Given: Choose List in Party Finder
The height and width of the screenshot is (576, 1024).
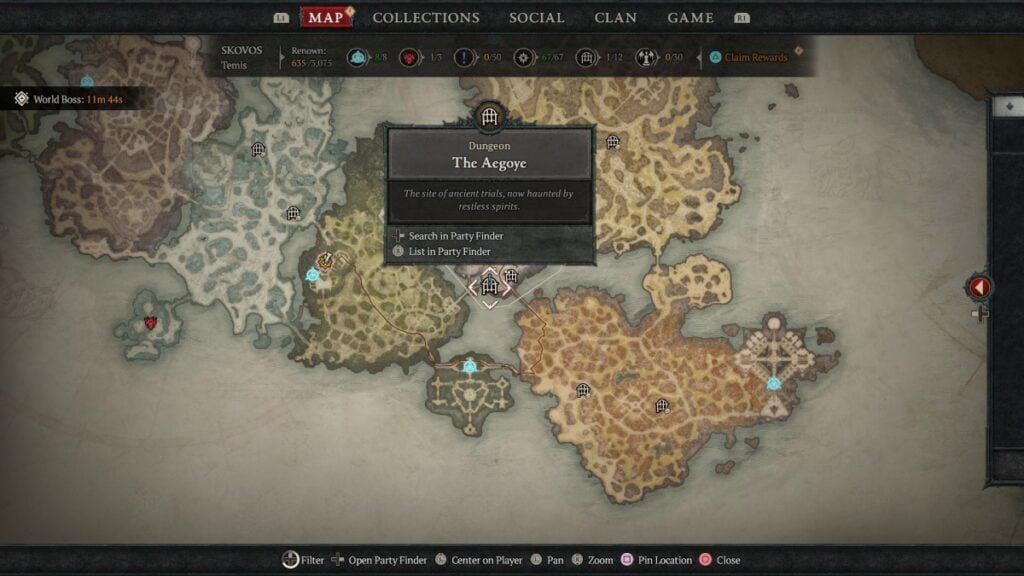Looking at the screenshot, I should tap(449, 251).
